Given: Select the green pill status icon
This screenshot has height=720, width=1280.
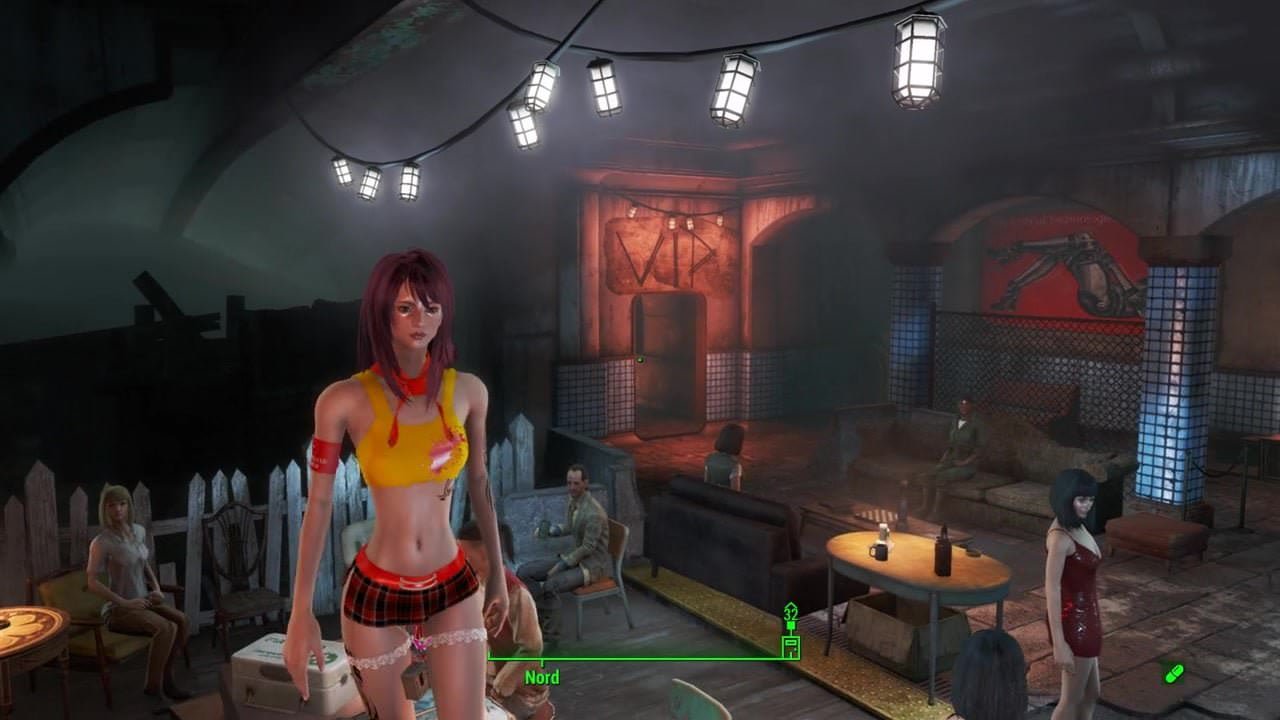Looking at the screenshot, I should (1173, 673).
